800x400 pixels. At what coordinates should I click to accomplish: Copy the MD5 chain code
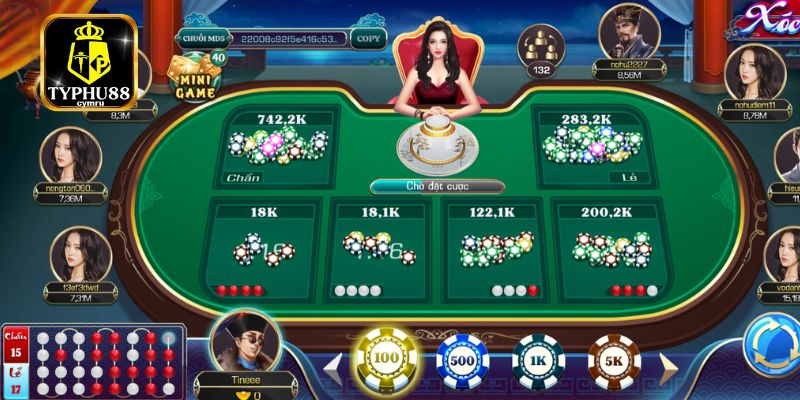point(368,39)
